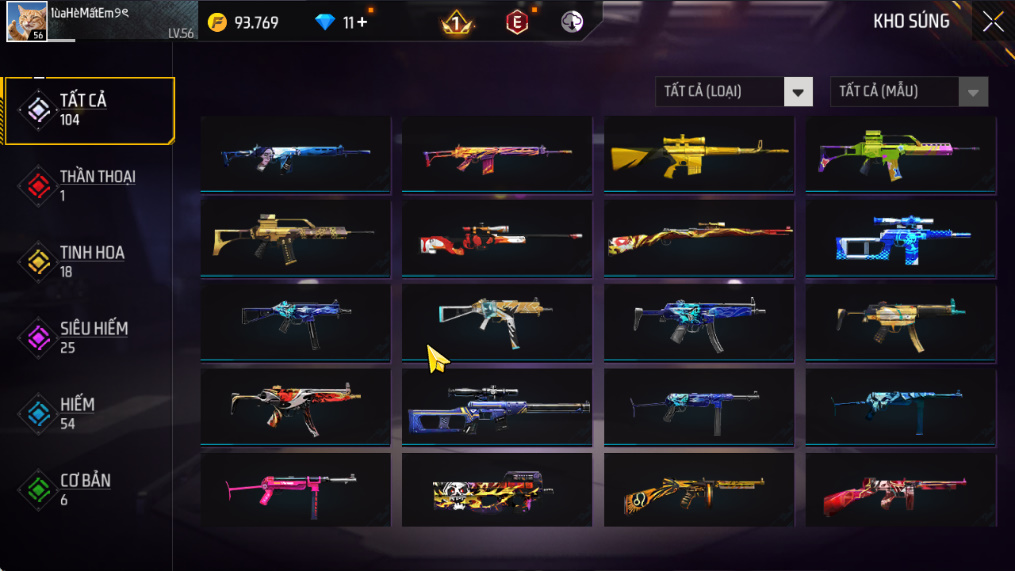The image size is (1015, 571).
Task: Select the solid gold sniper rifle skin
Action: pos(698,154)
